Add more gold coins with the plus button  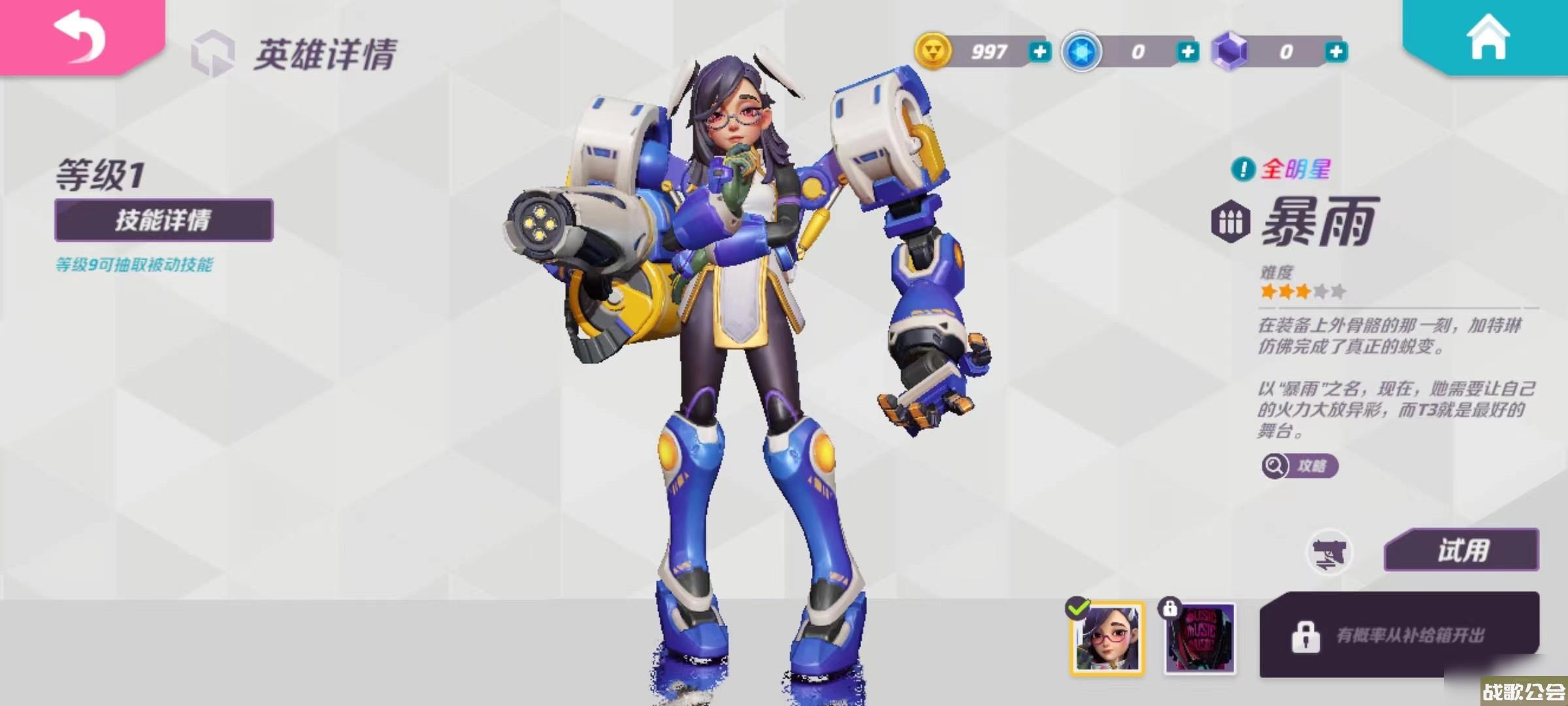point(1039,52)
